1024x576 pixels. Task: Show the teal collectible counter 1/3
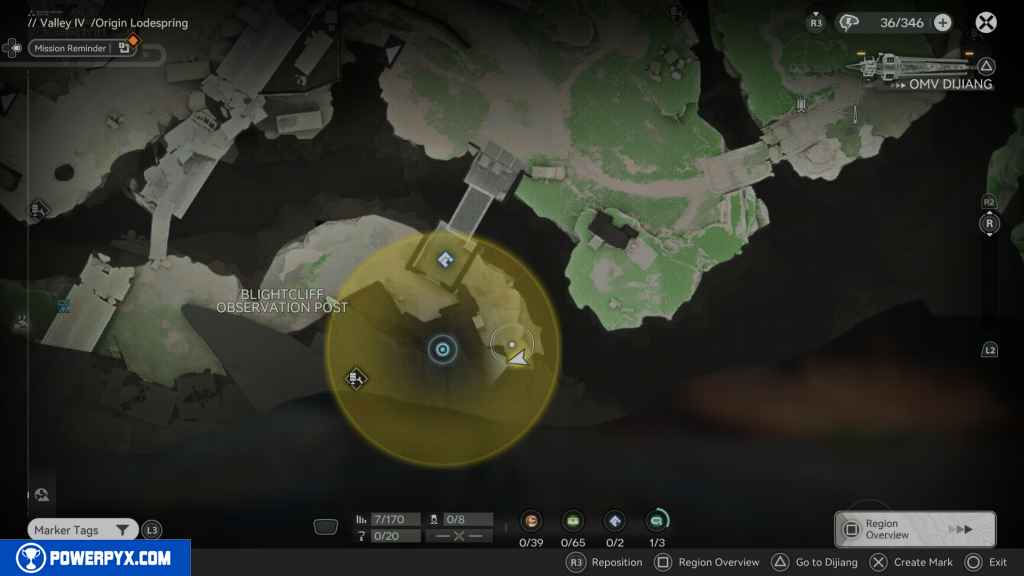click(x=657, y=521)
